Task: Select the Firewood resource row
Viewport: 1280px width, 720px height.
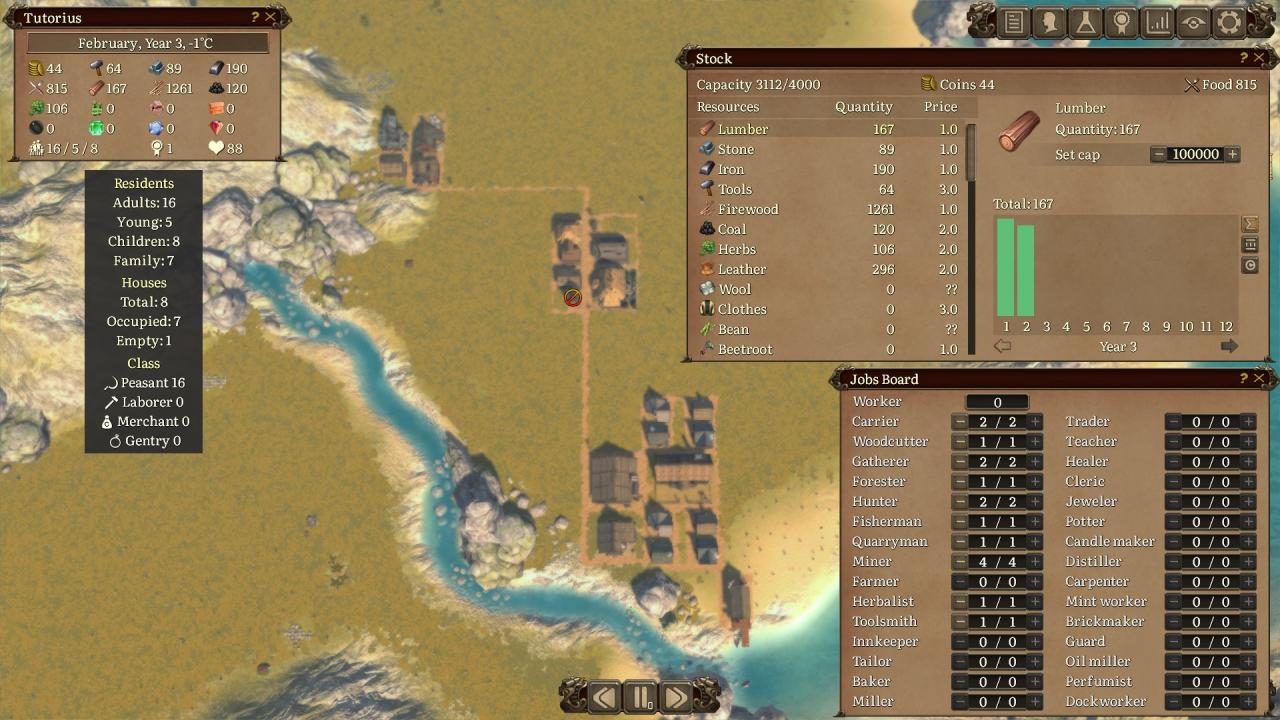Action: [747, 209]
